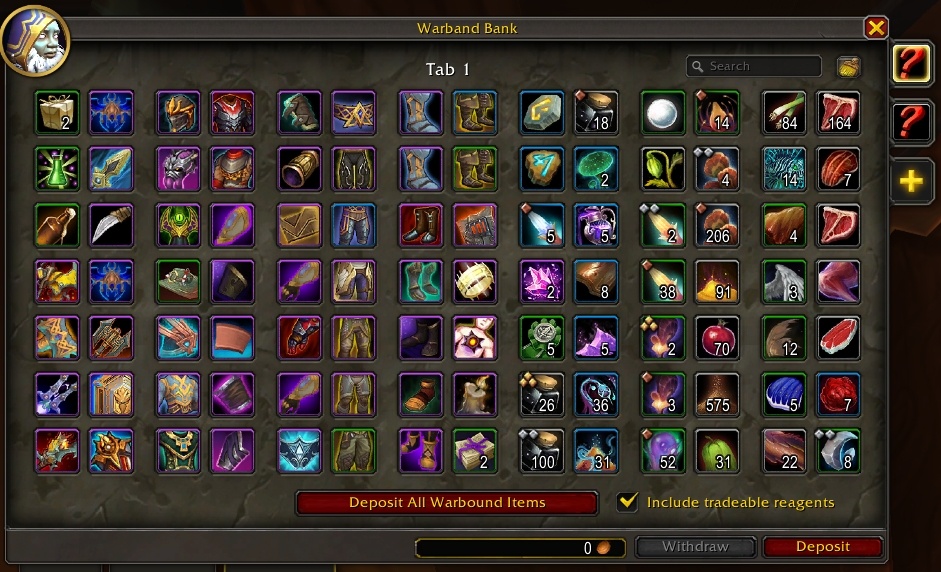This screenshot has width=941, height=572.
Task: Select the green flask potion slot
Action: click(x=56, y=168)
